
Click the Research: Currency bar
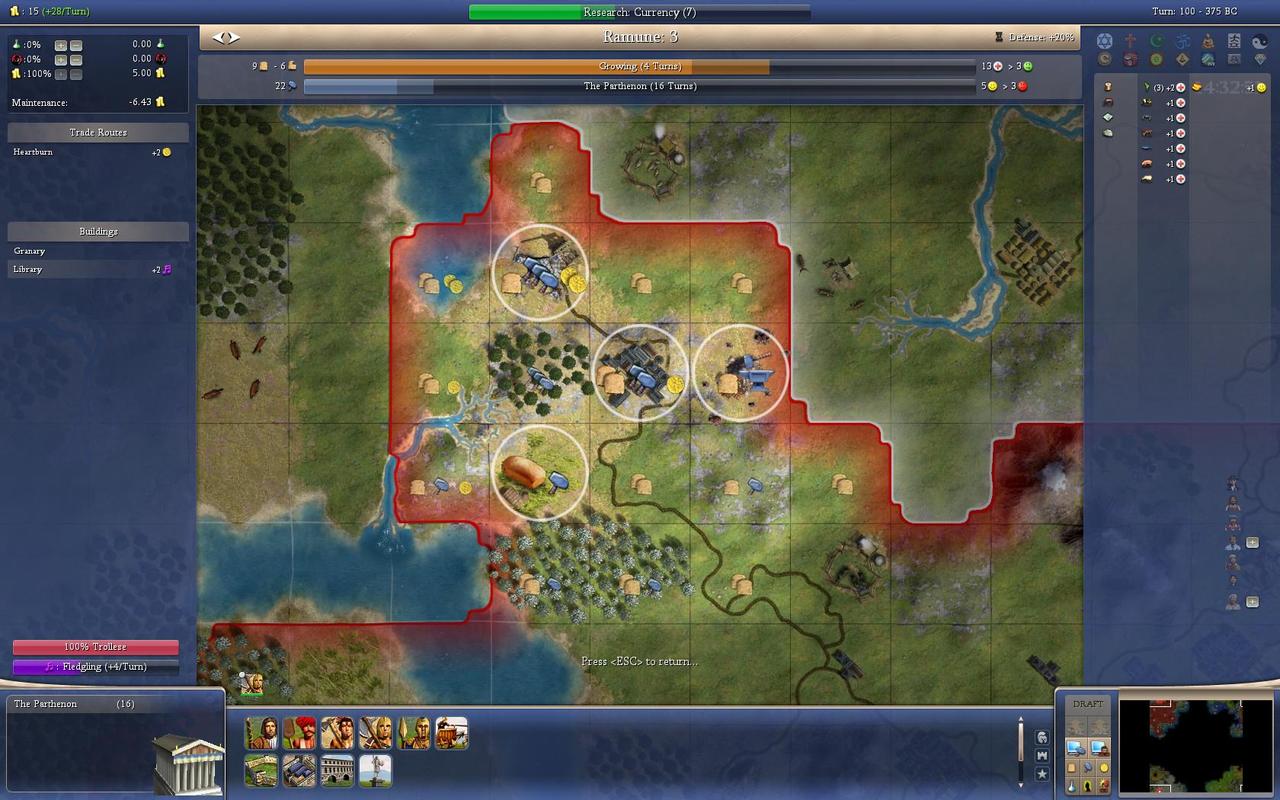pos(639,12)
